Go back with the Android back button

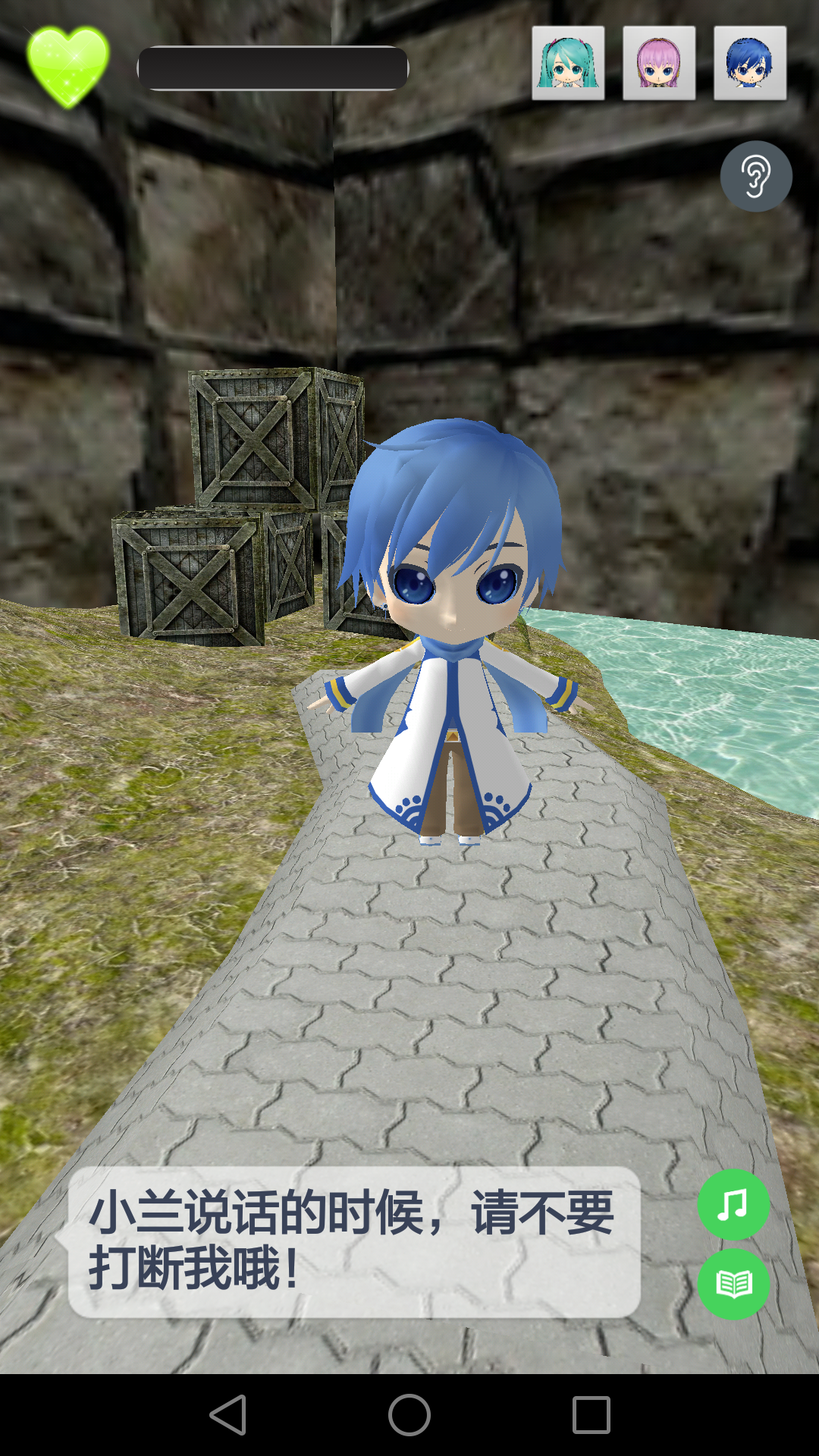click(228, 1415)
